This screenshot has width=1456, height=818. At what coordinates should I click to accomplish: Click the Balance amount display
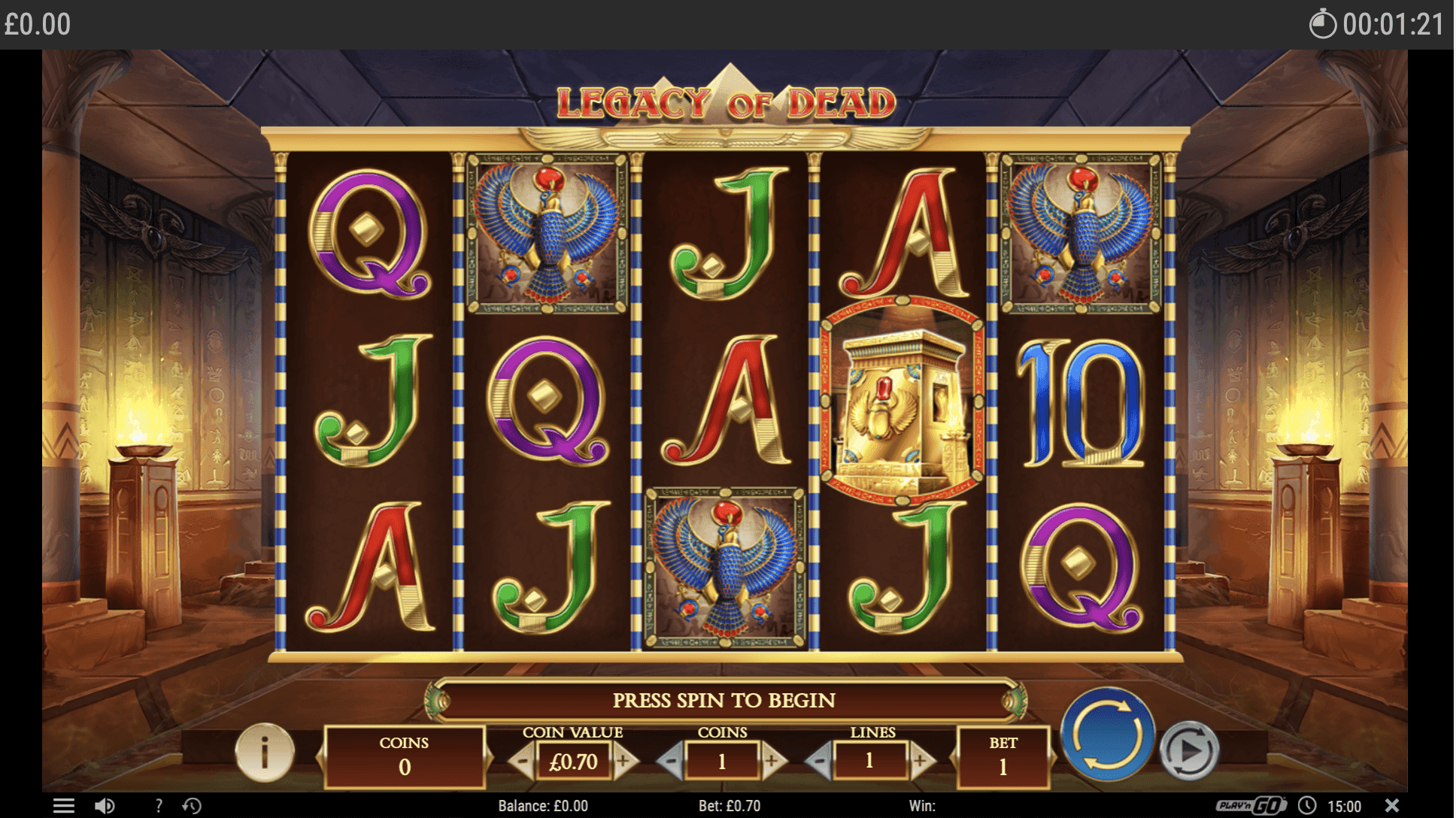coord(544,805)
